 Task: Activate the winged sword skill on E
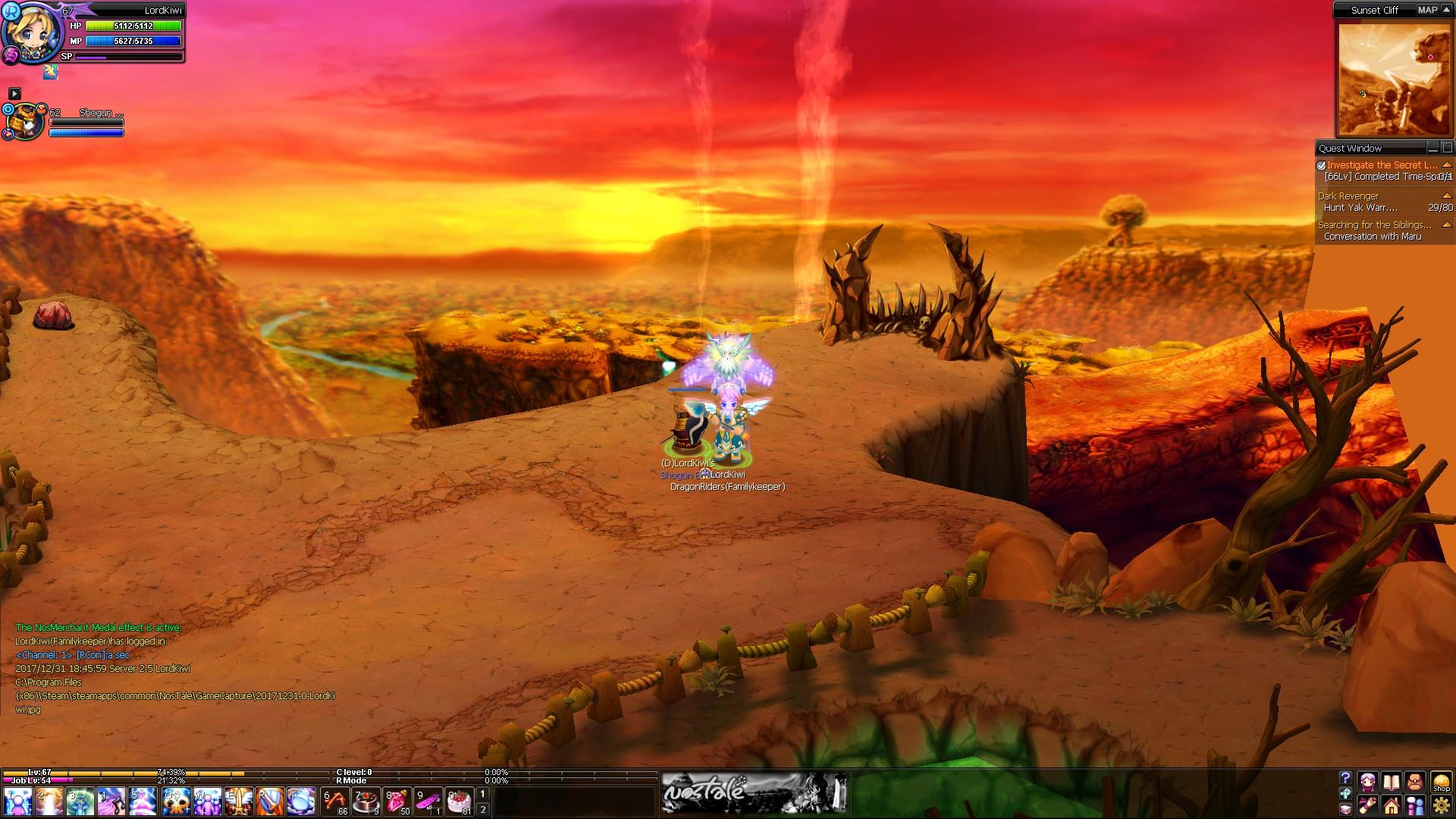coord(239,802)
